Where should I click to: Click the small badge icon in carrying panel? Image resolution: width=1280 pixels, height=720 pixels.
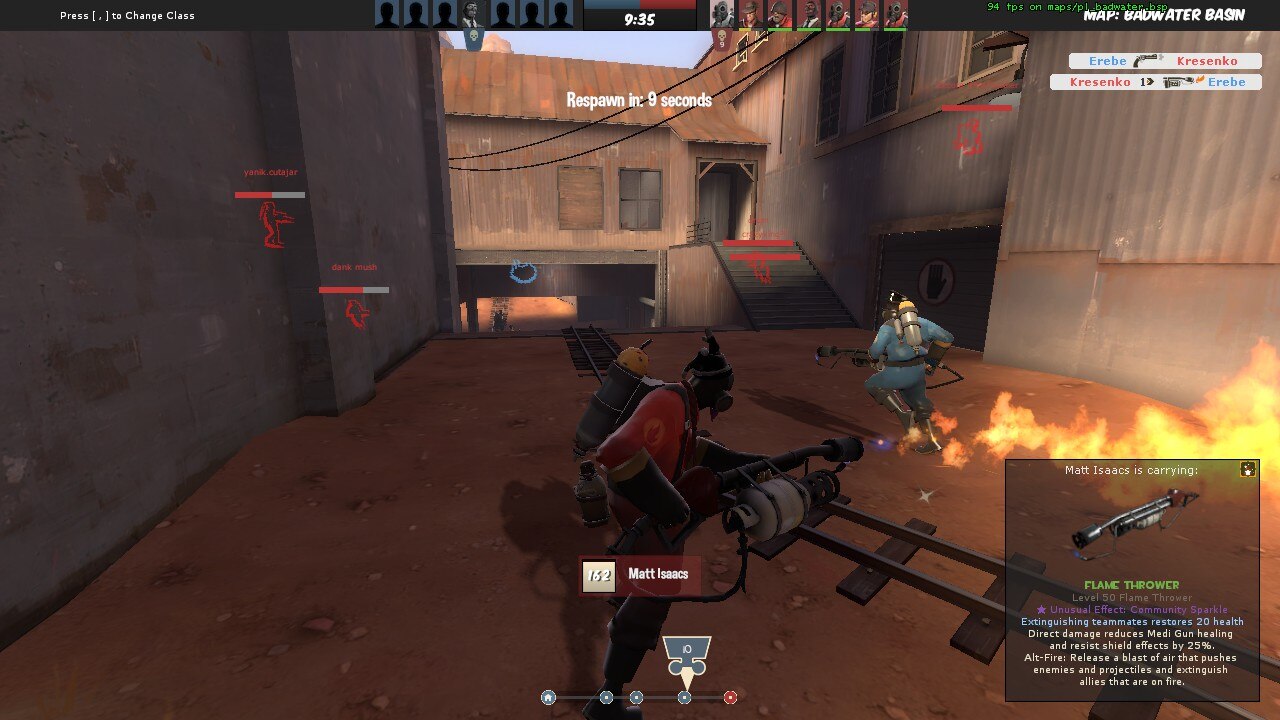tap(1247, 469)
